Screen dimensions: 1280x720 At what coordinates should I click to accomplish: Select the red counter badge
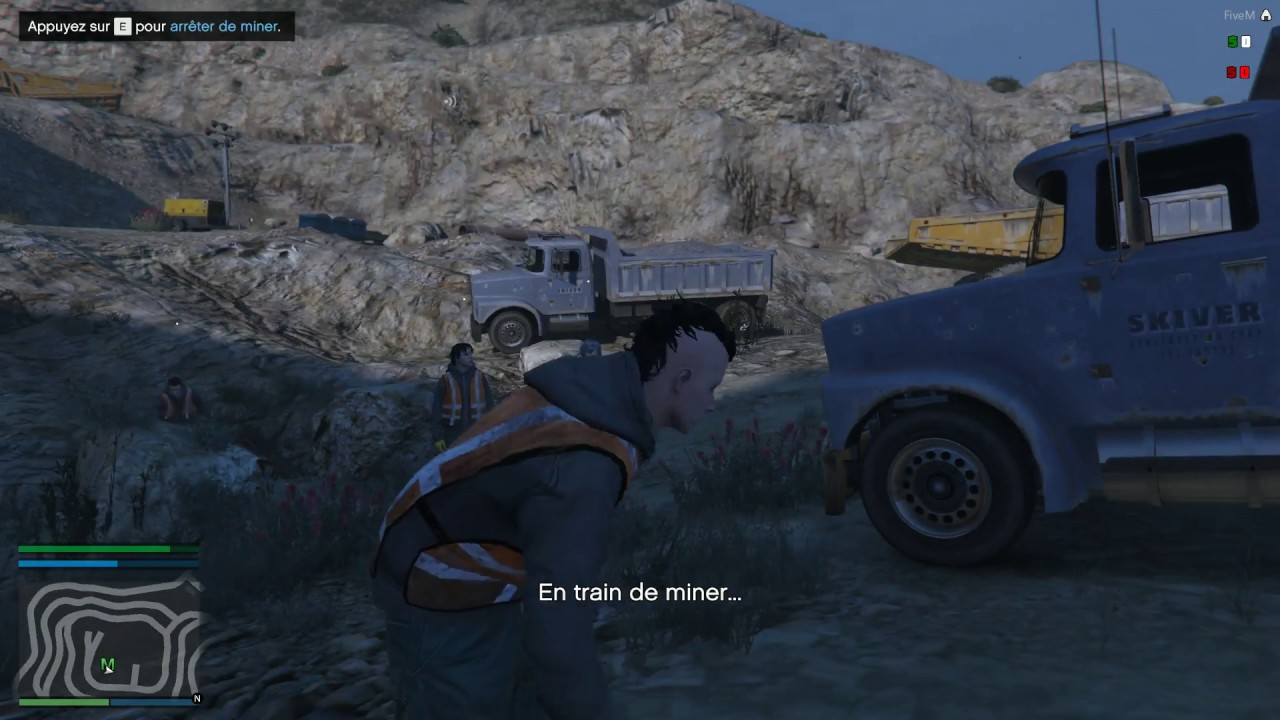click(1244, 72)
